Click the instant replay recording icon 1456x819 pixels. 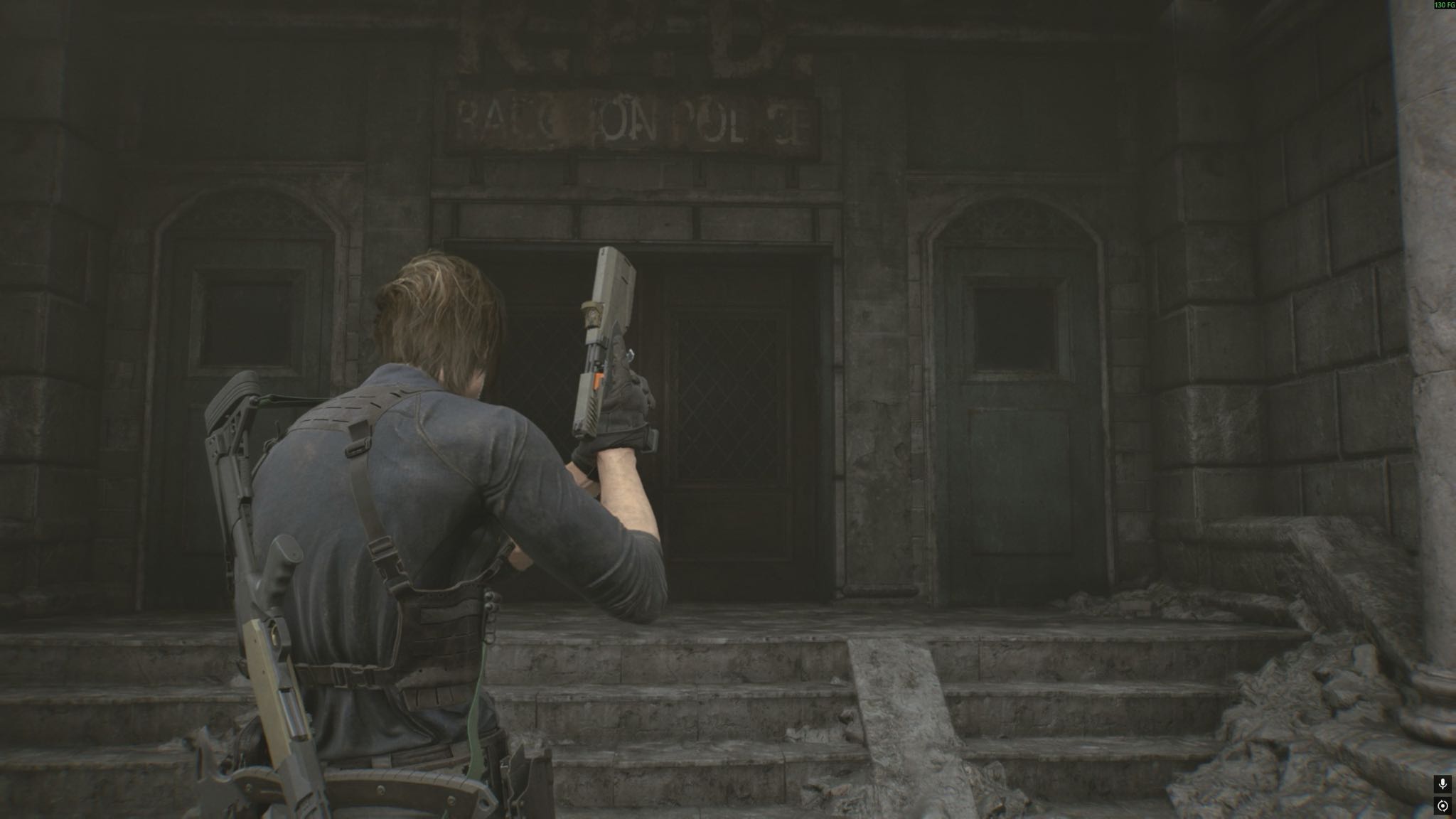pyautogui.click(x=1442, y=806)
